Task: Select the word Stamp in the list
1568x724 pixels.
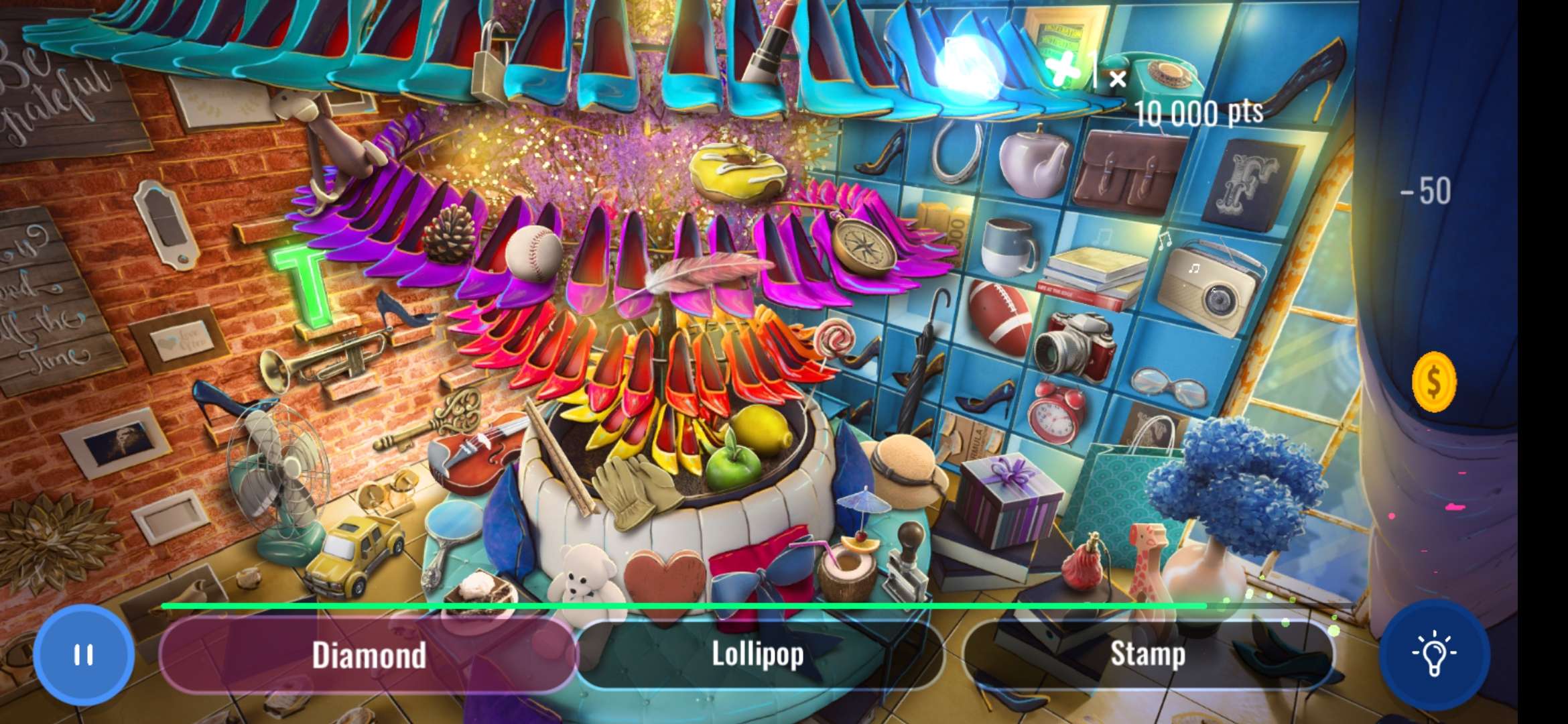Action: coord(1149,655)
